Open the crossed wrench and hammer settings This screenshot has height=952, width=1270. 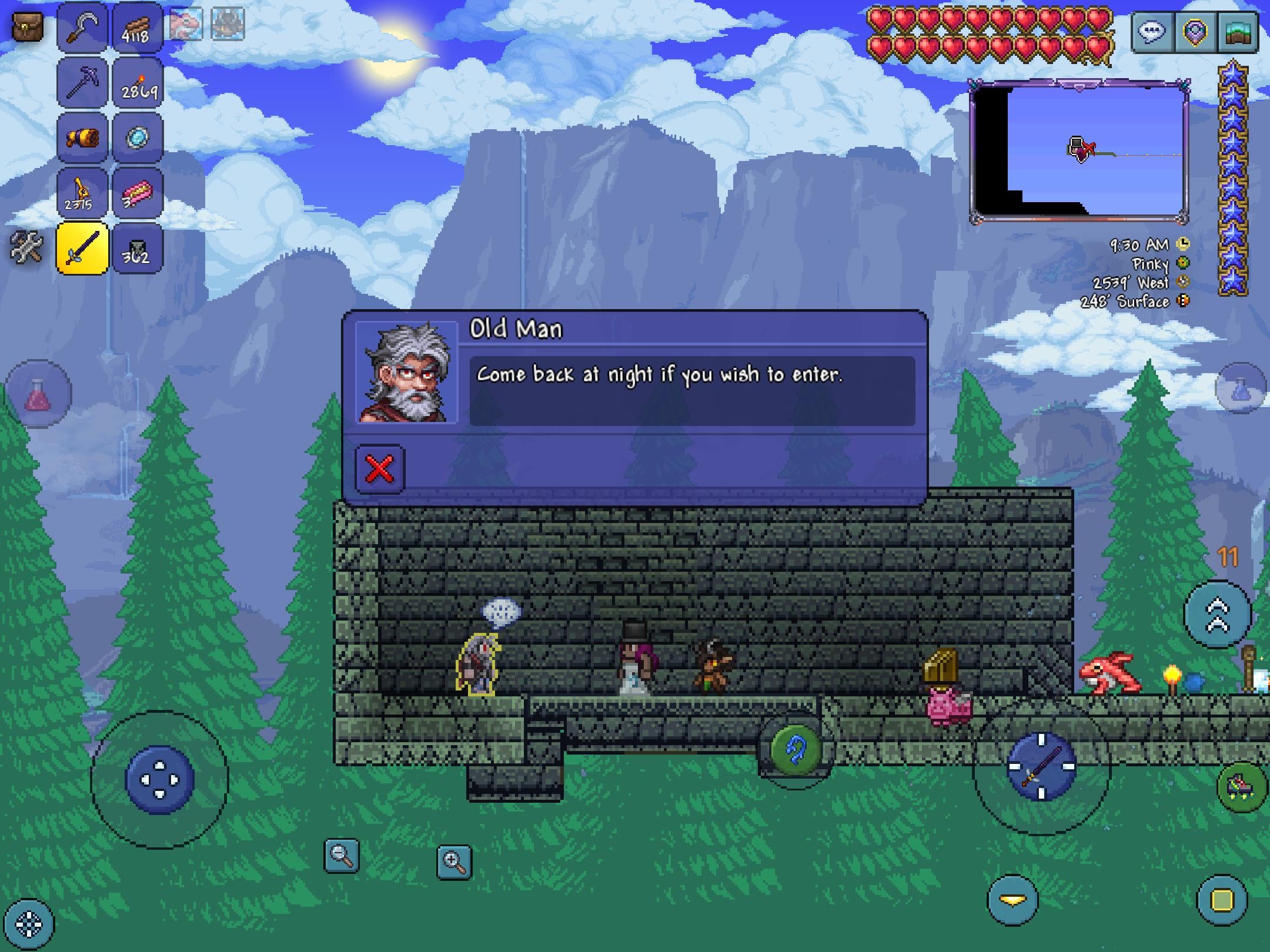pos(26,247)
